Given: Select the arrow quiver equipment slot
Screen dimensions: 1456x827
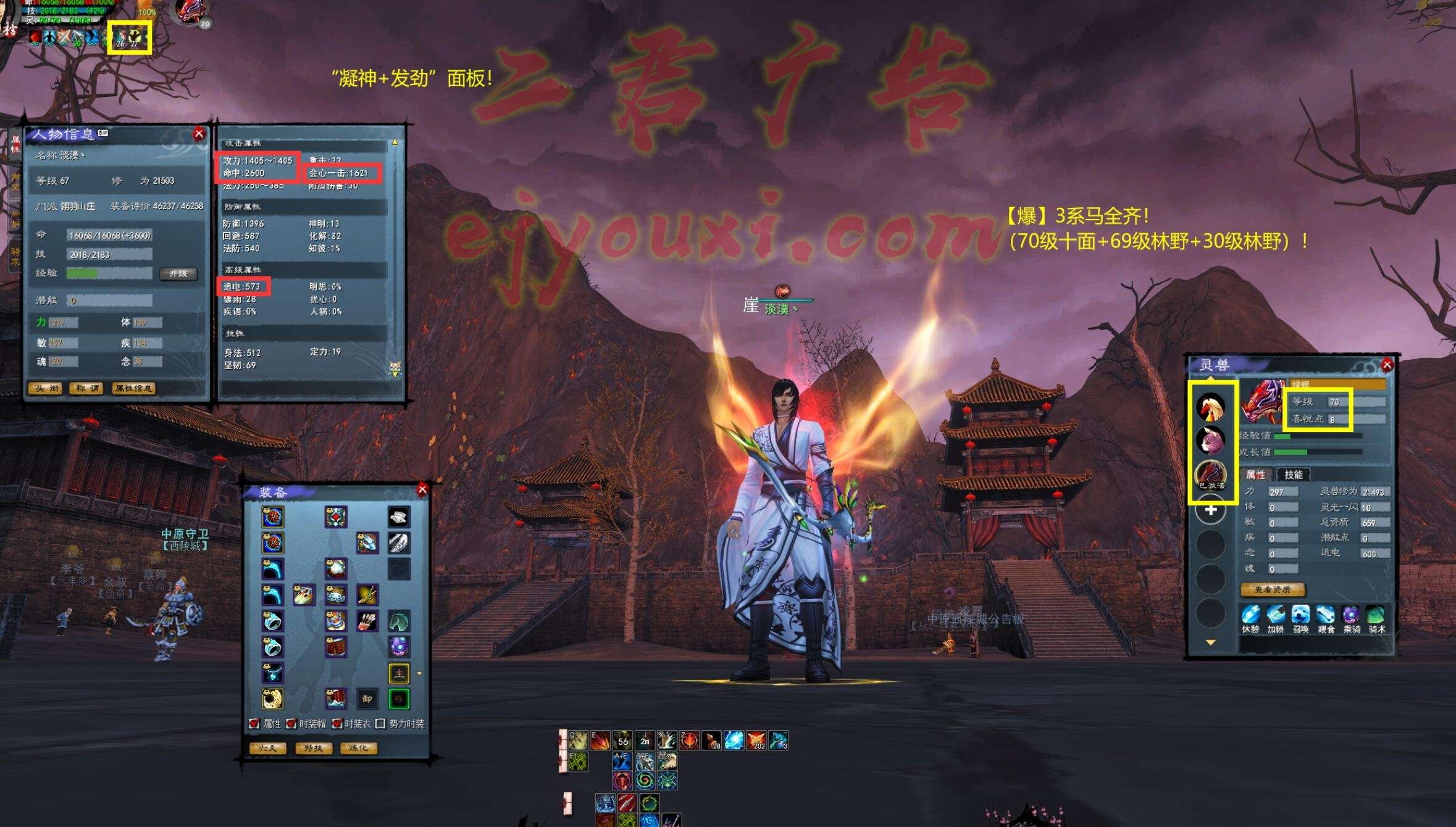Looking at the screenshot, I should 367,621.
